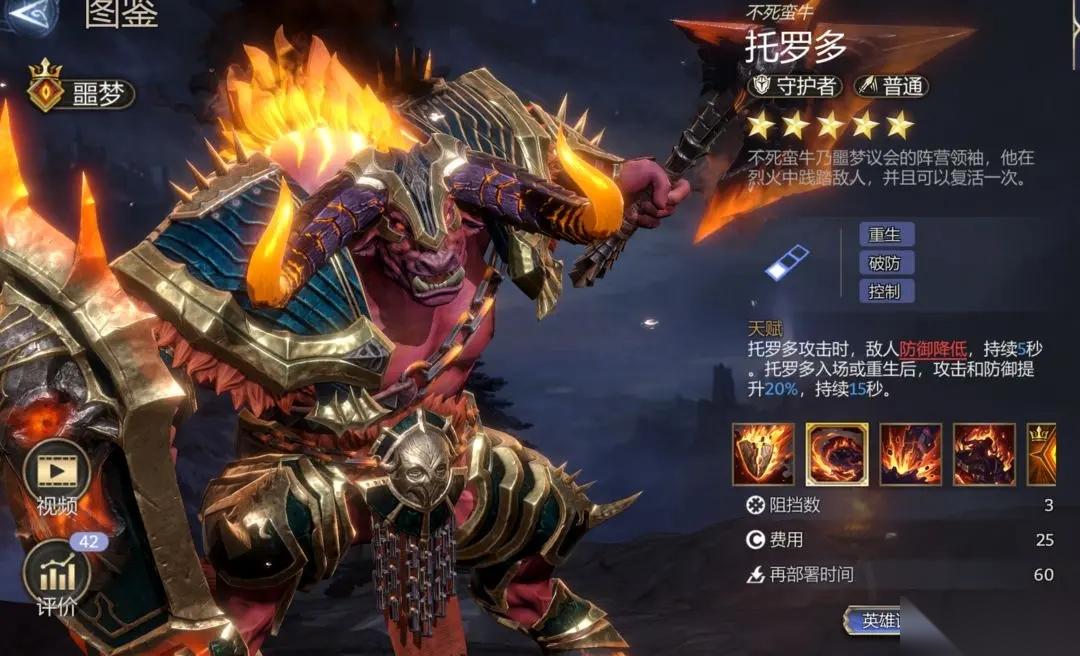Viewport: 1080px width, 656px height.
Task: View the fiery ground eruption skill
Action: pyautogui.click(x=910, y=454)
